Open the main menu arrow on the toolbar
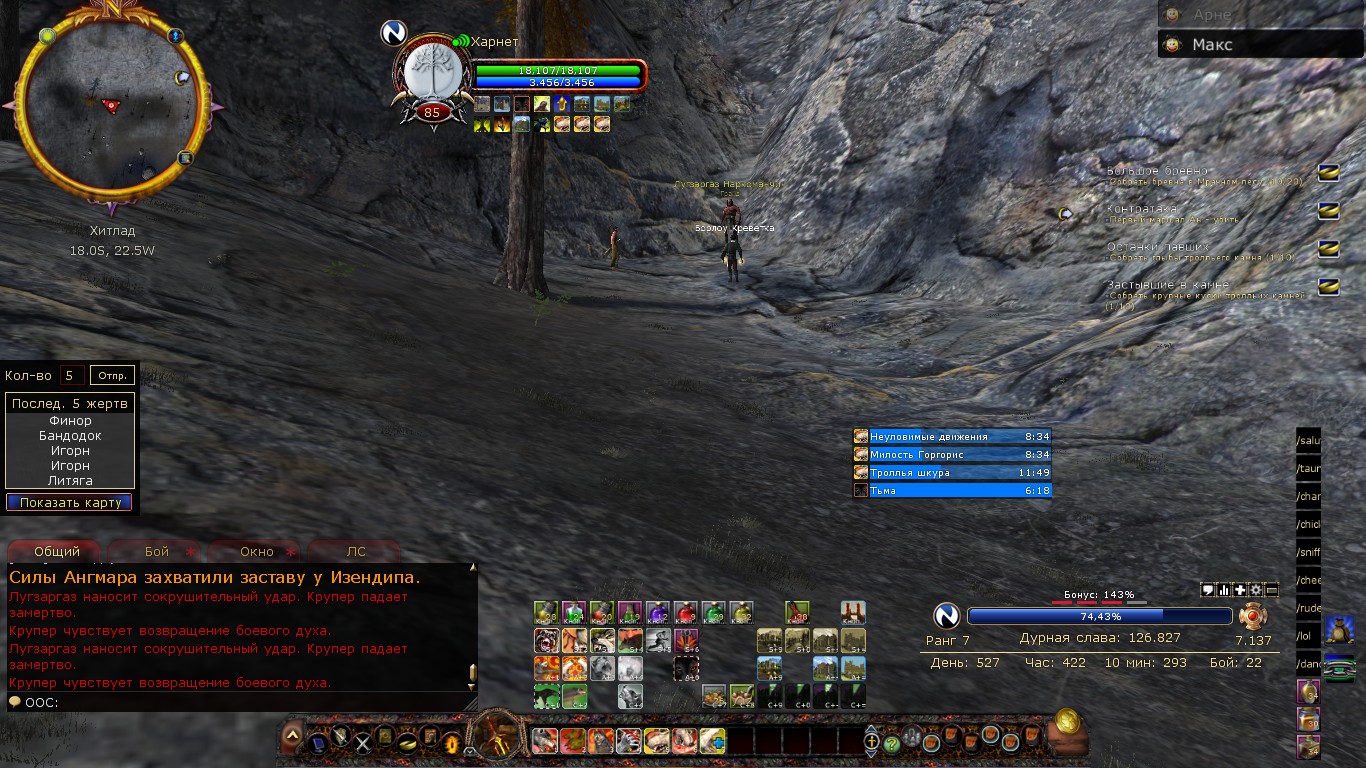 tap(291, 735)
